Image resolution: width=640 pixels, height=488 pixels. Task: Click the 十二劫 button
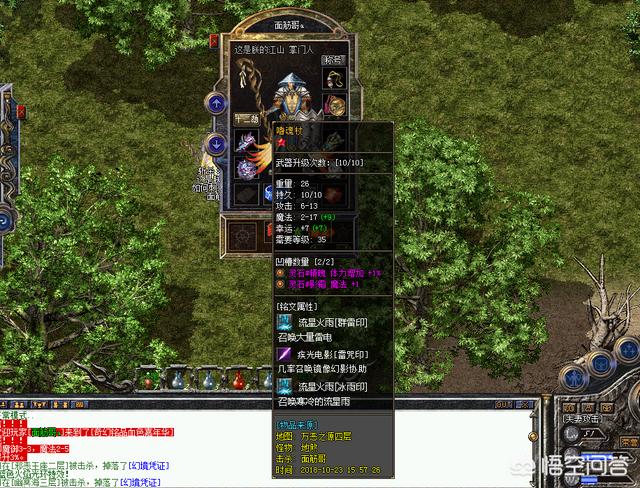pos(246,119)
